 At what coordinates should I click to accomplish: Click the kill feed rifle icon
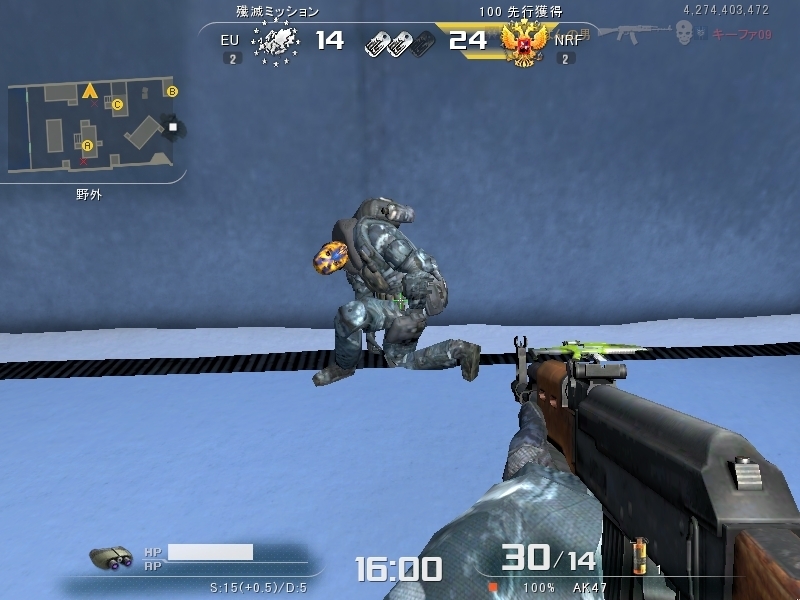(x=634, y=33)
